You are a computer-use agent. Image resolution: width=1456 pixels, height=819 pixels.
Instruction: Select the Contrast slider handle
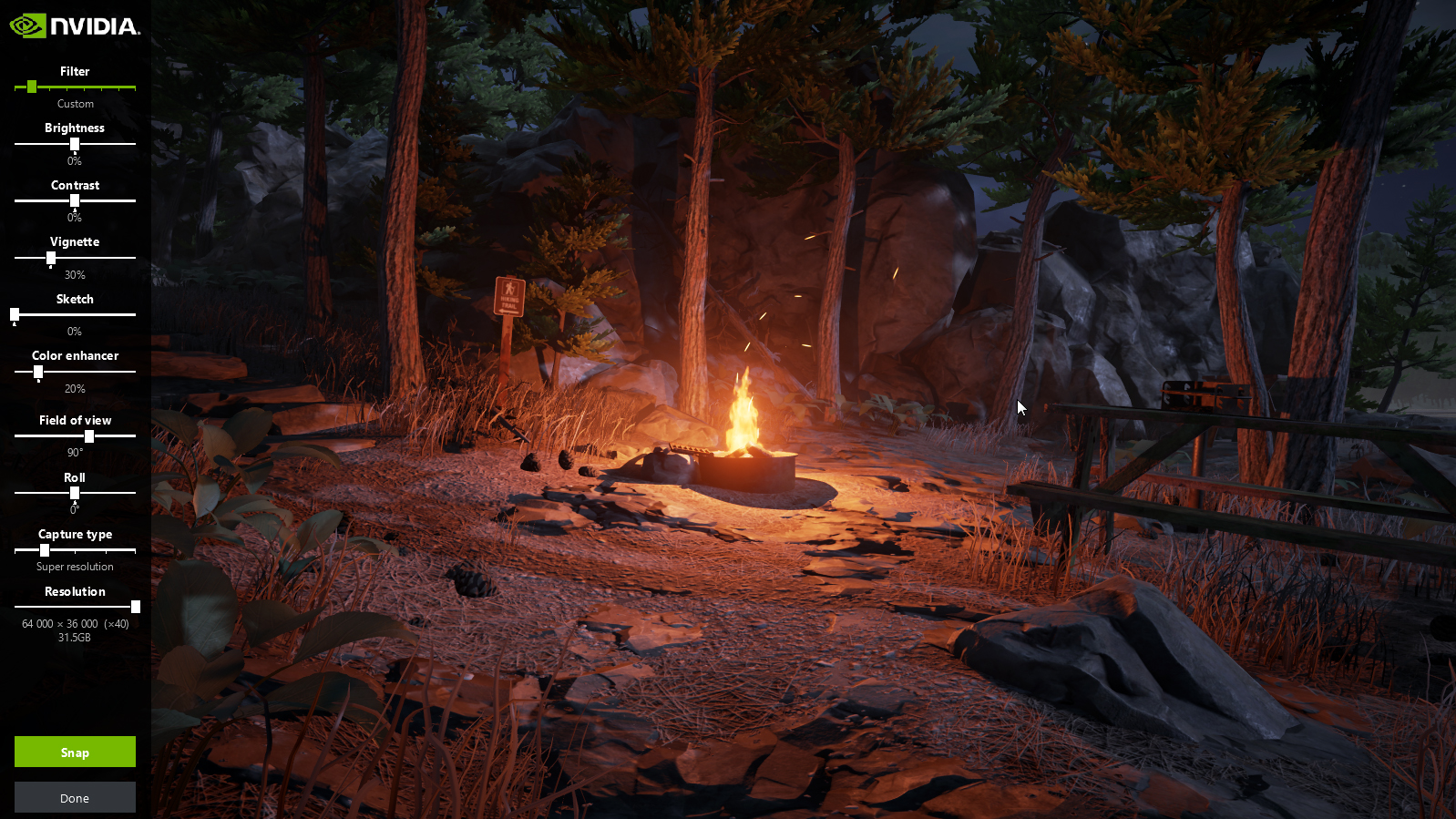pyautogui.click(x=75, y=200)
